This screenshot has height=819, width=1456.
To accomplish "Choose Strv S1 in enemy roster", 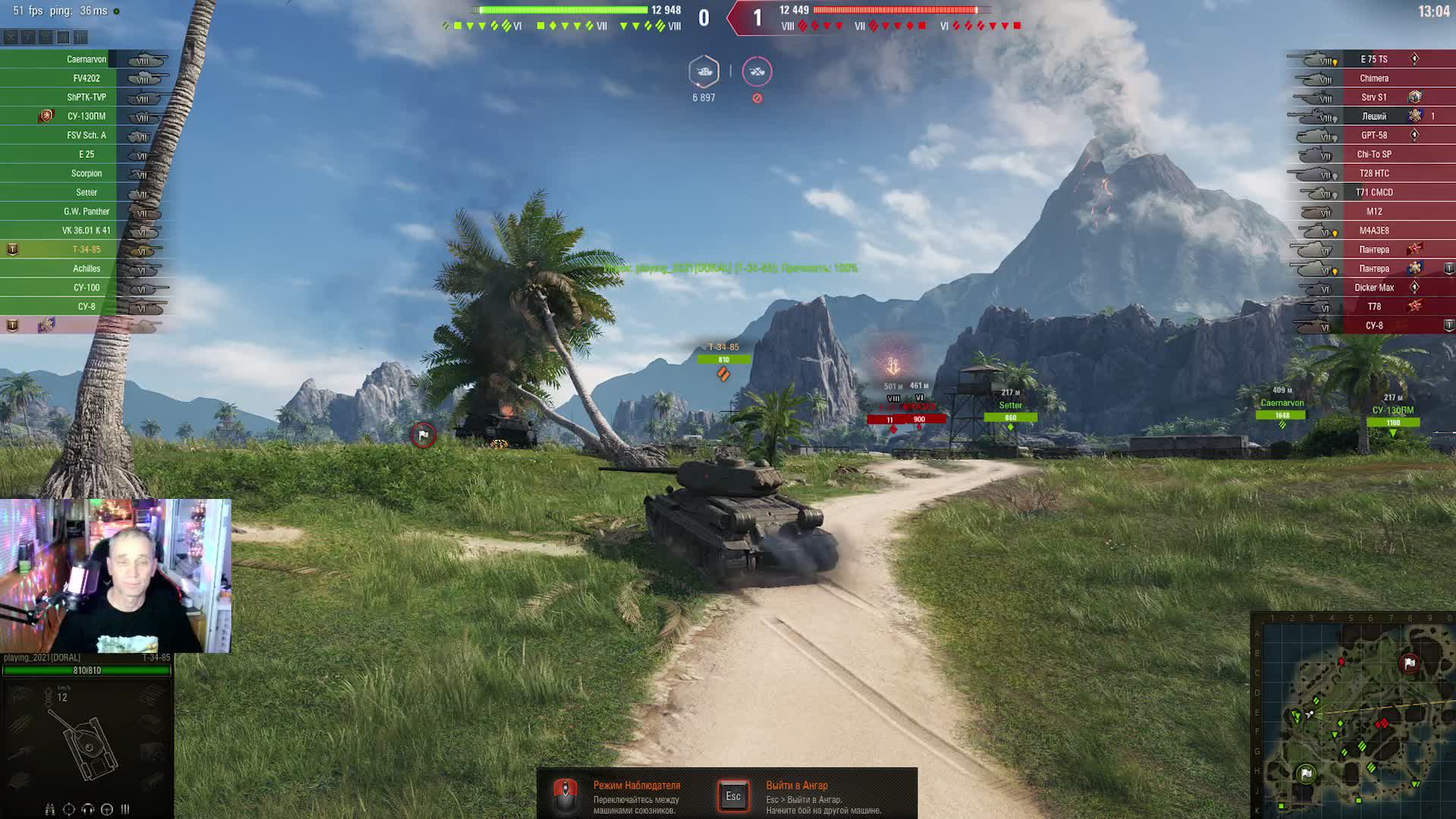I will (1373, 97).
